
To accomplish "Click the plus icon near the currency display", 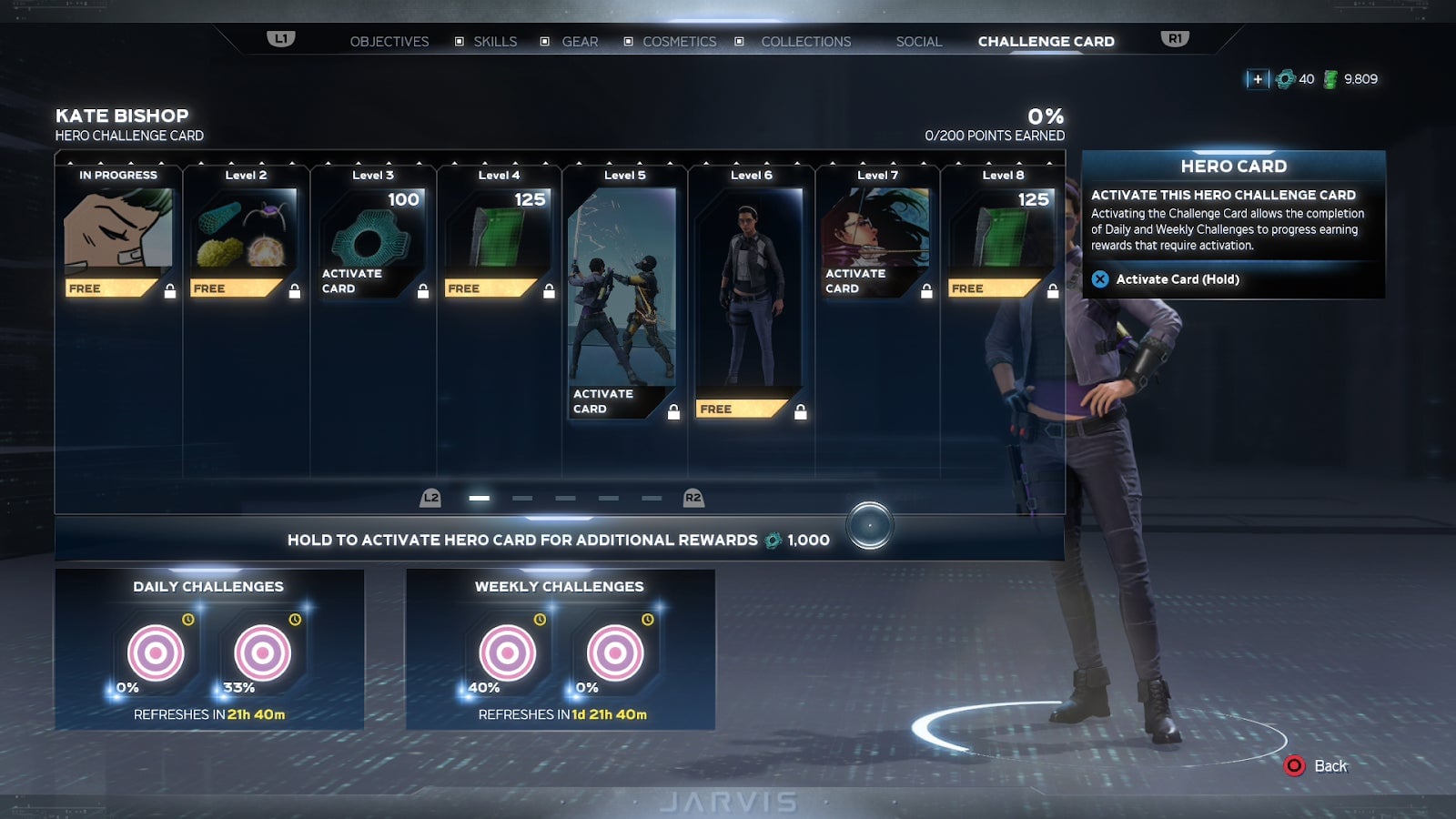I will pyautogui.click(x=1257, y=79).
